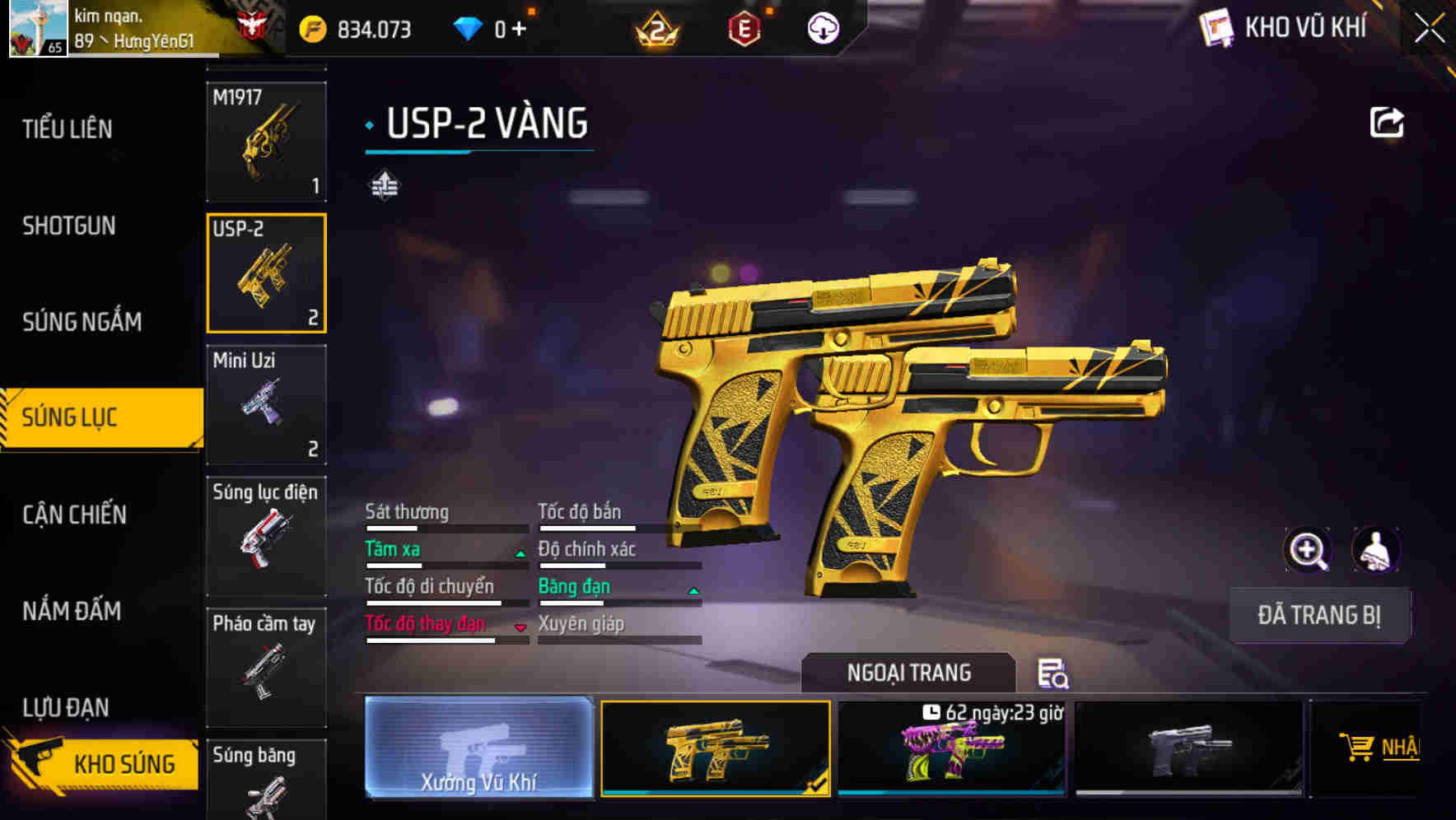Click the Kho Súng button
1456x820 pixels.
[103, 764]
